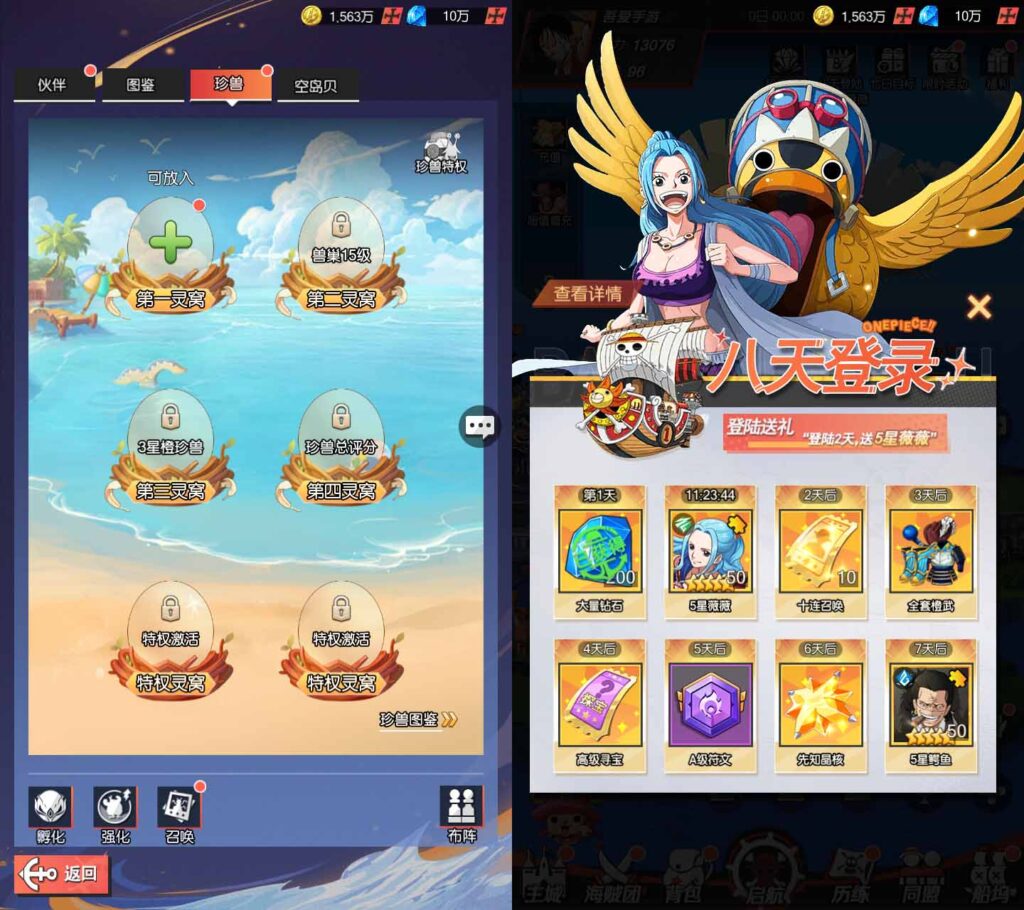This screenshot has height=910, width=1024.
Task: Open the chat bubble button
Action: [480, 426]
